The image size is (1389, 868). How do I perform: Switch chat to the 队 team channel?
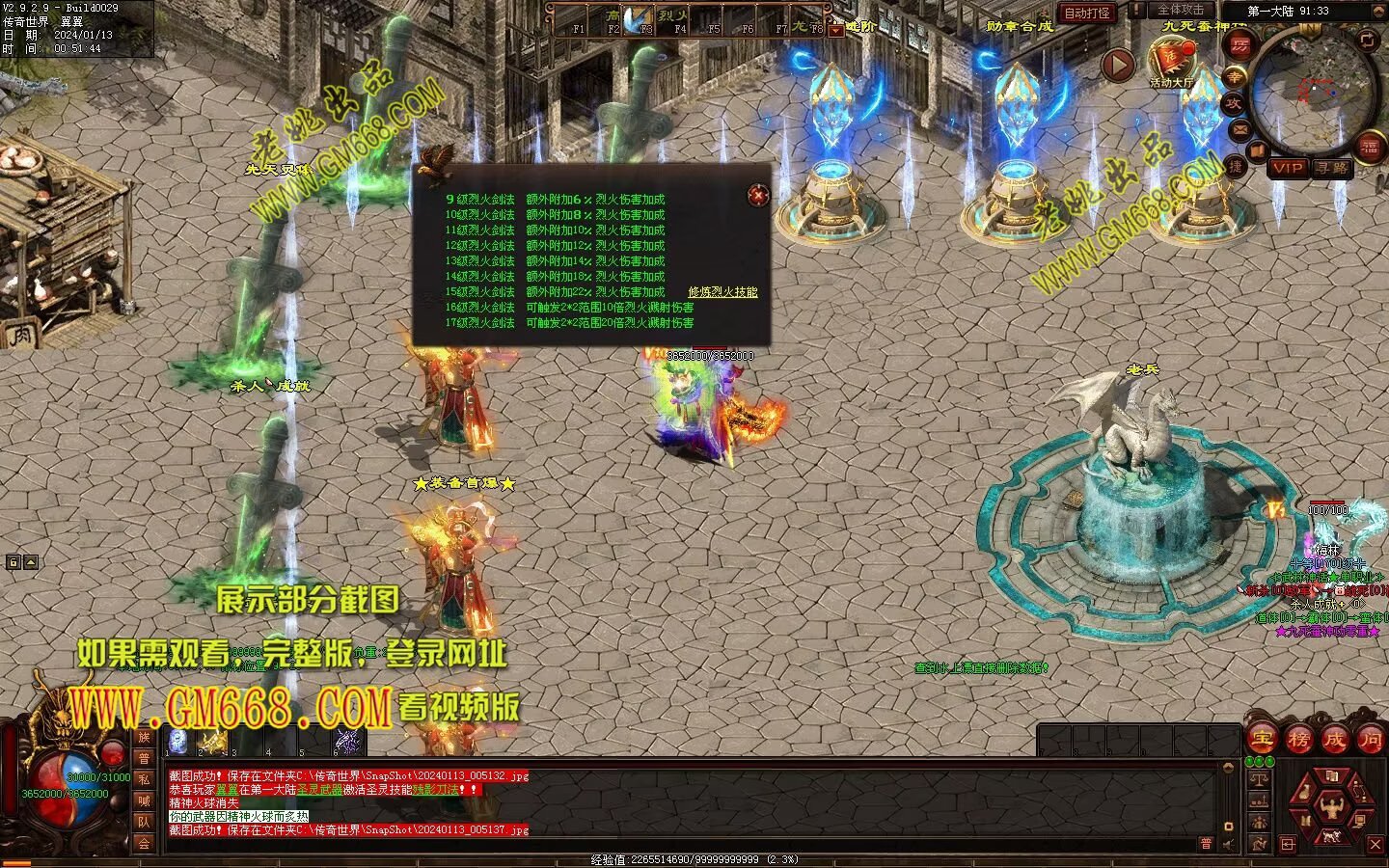pos(144,822)
